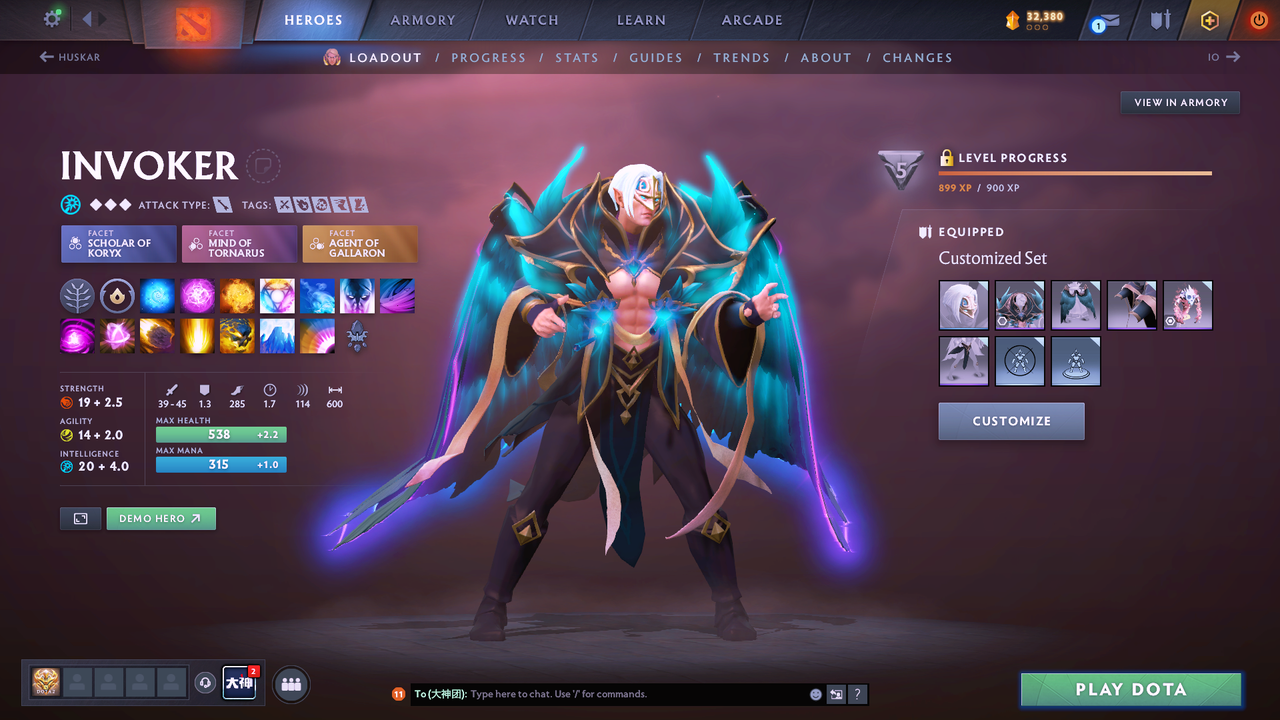1280x720 pixels.
Task: Go back to Huskar's hero page
Action: (x=69, y=57)
